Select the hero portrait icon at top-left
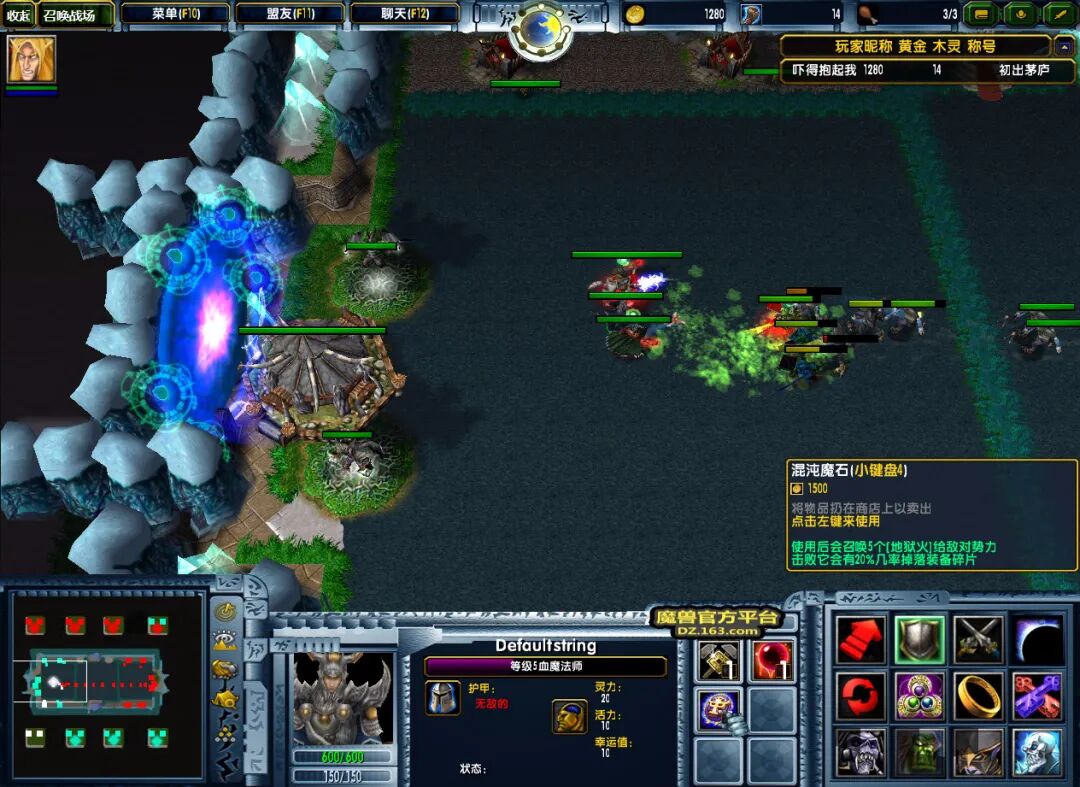 [x=31, y=60]
